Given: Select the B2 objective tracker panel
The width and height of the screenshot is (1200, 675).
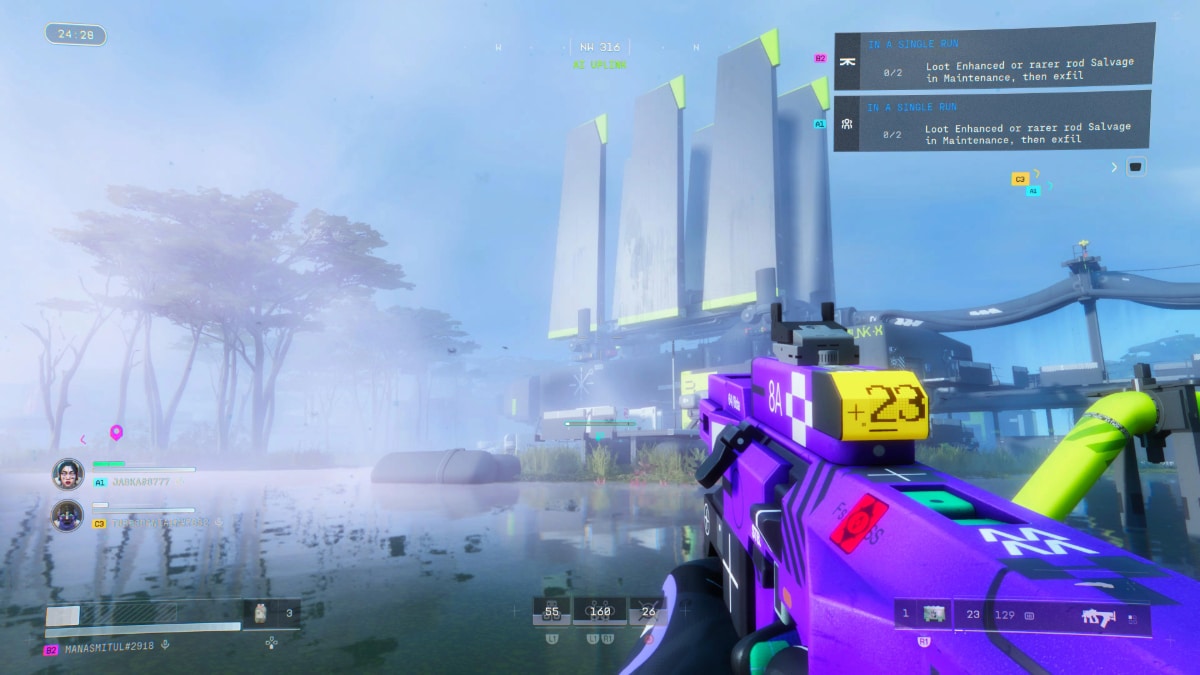Looking at the screenshot, I should point(994,58).
